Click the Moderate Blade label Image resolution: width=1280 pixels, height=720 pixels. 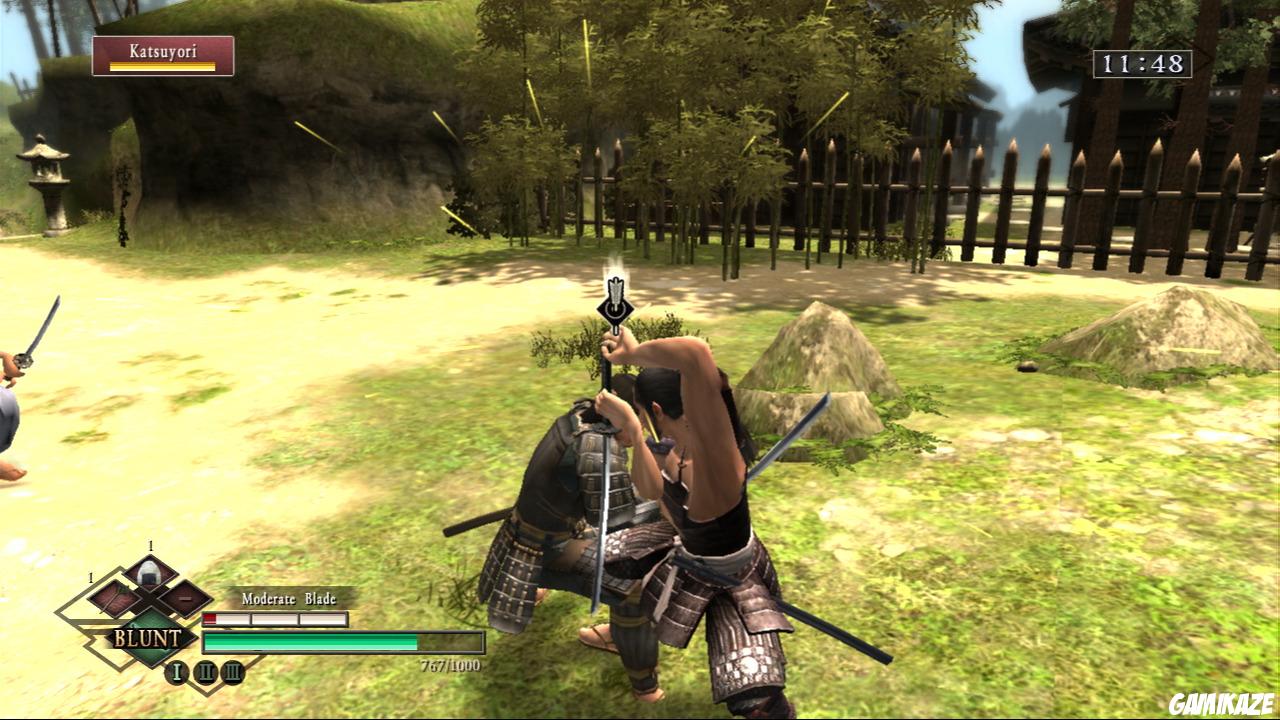tap(288, 598)
